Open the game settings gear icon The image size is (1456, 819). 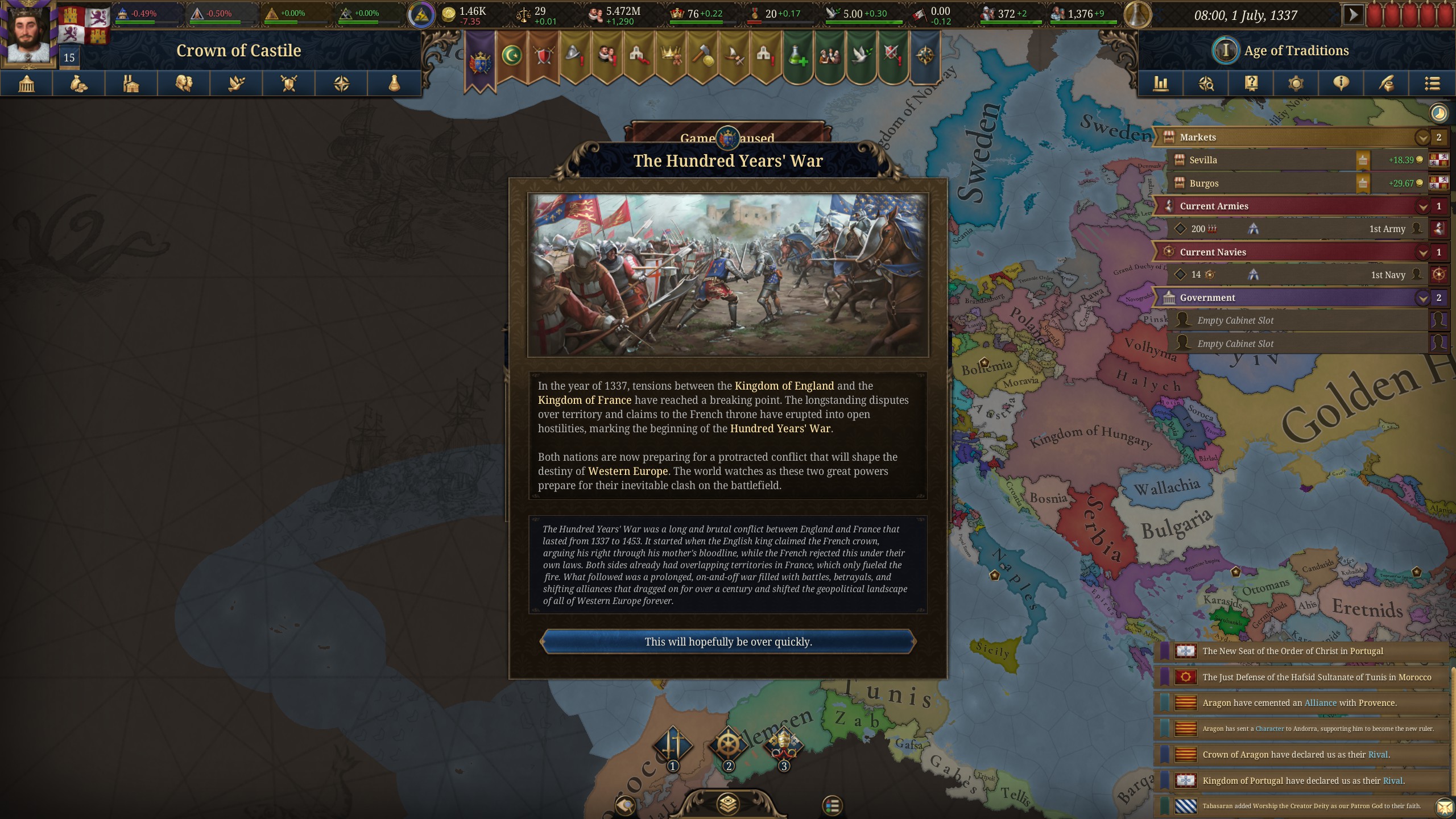1295,84
